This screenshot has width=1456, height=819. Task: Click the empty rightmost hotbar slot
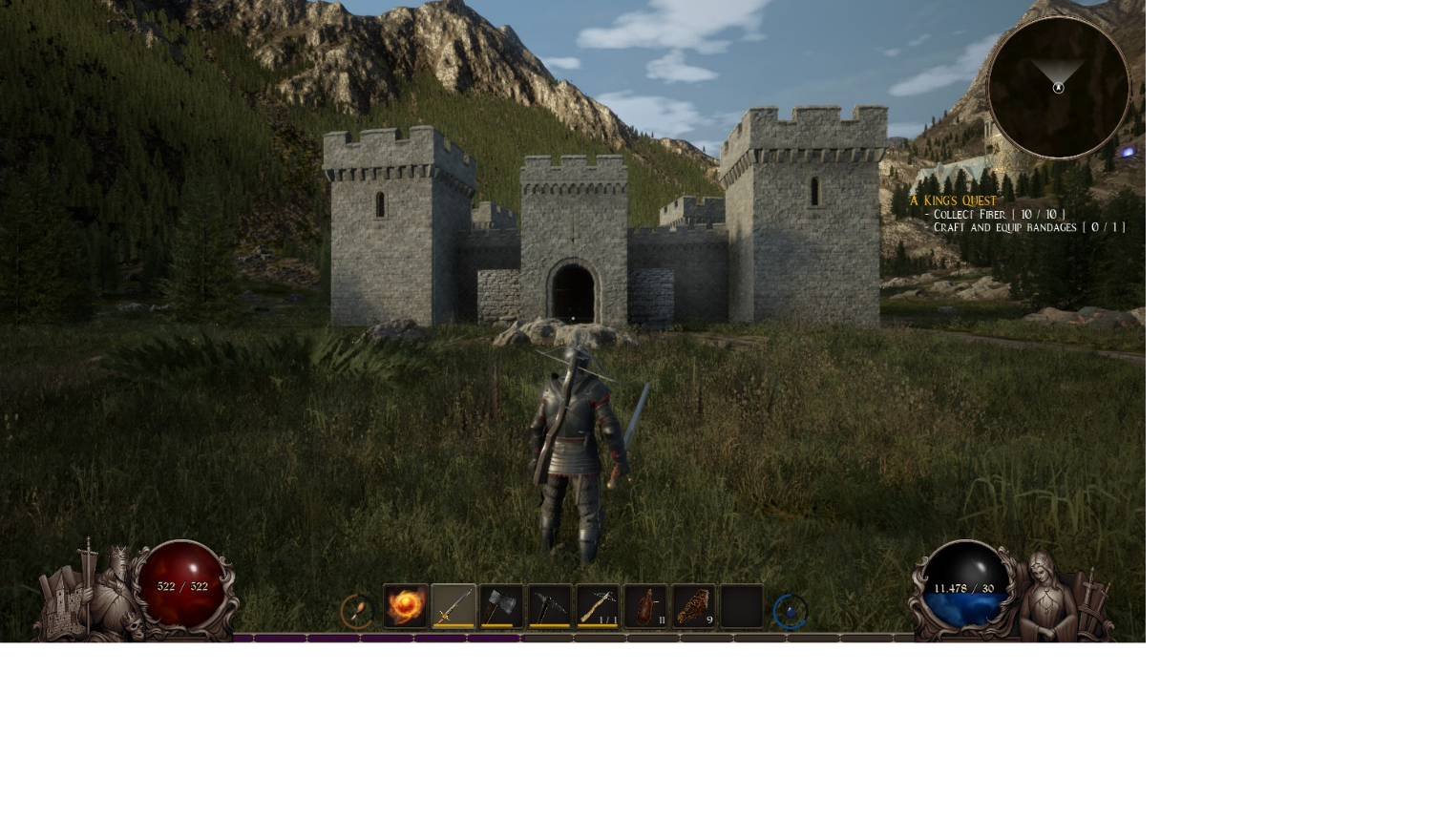pos(742,605)
